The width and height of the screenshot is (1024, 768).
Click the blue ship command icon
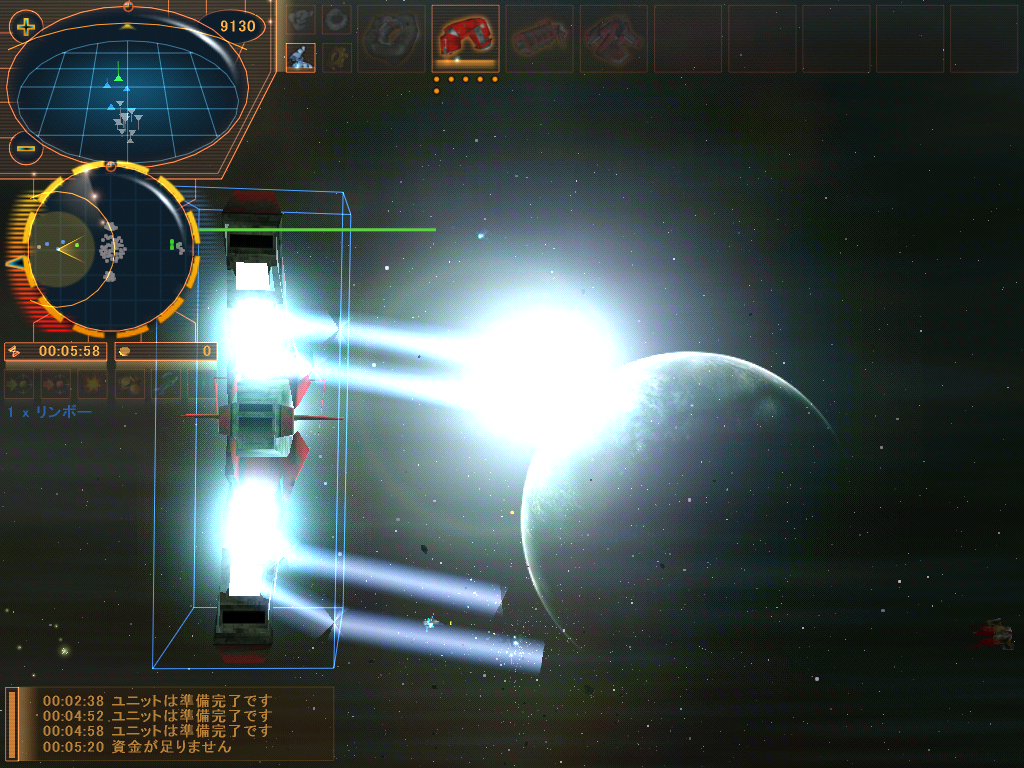point(167,383)
